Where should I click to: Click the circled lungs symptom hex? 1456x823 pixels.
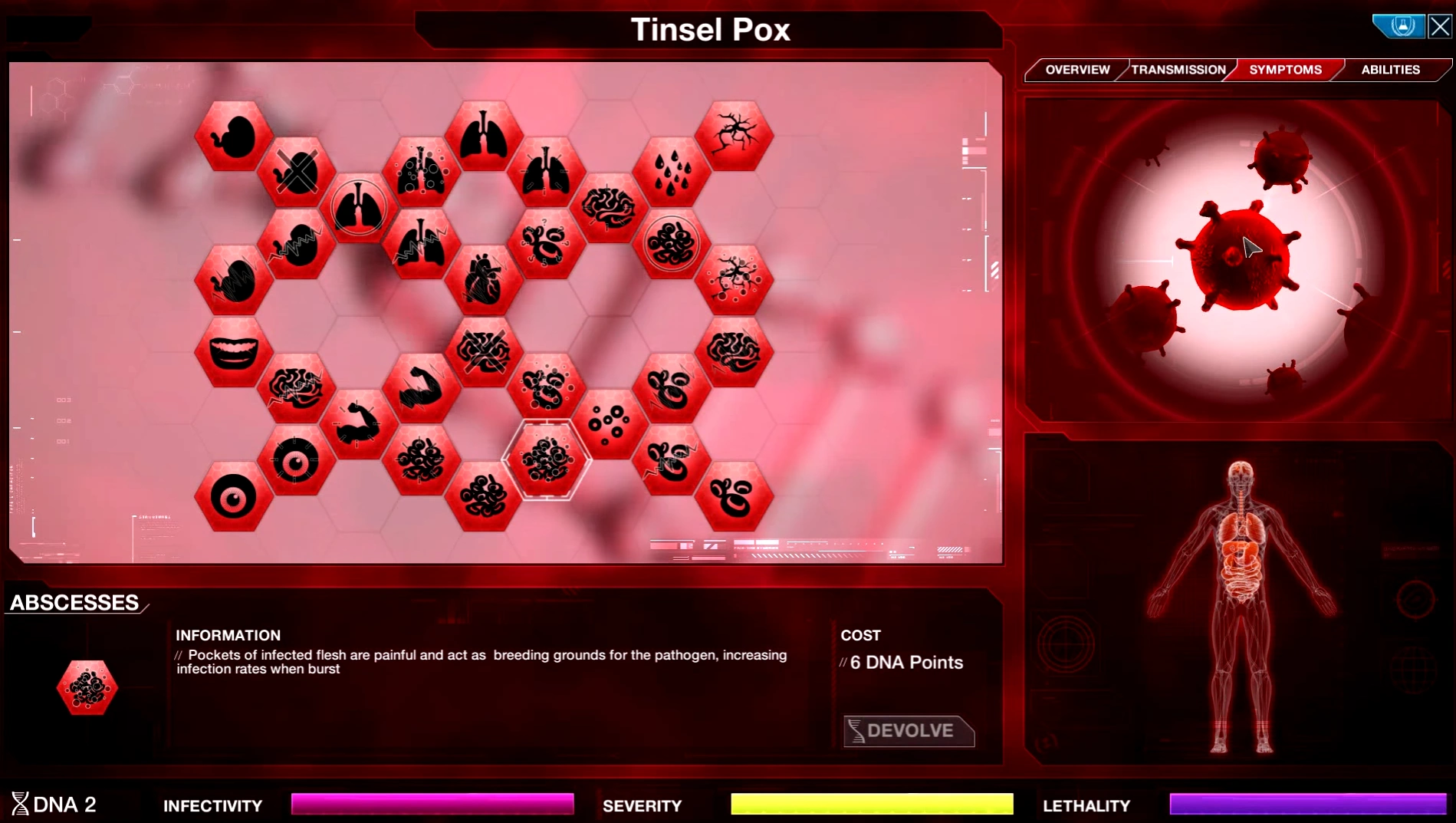(357, 204)
